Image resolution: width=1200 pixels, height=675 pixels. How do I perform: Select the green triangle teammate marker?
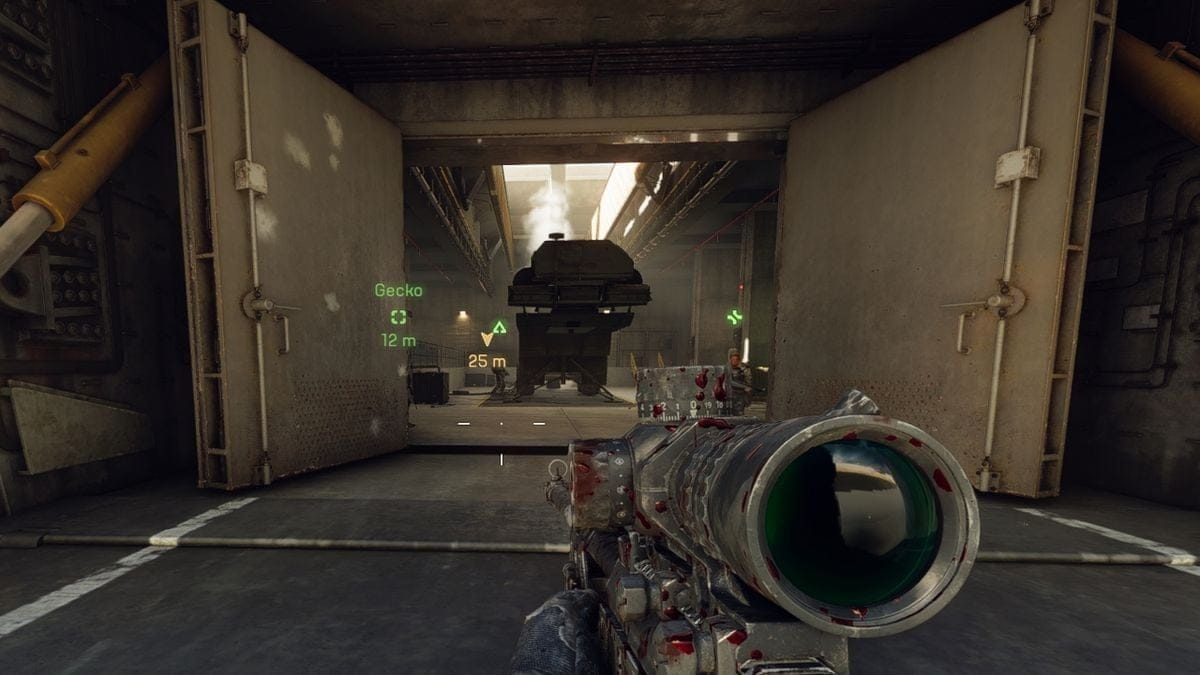499,326
